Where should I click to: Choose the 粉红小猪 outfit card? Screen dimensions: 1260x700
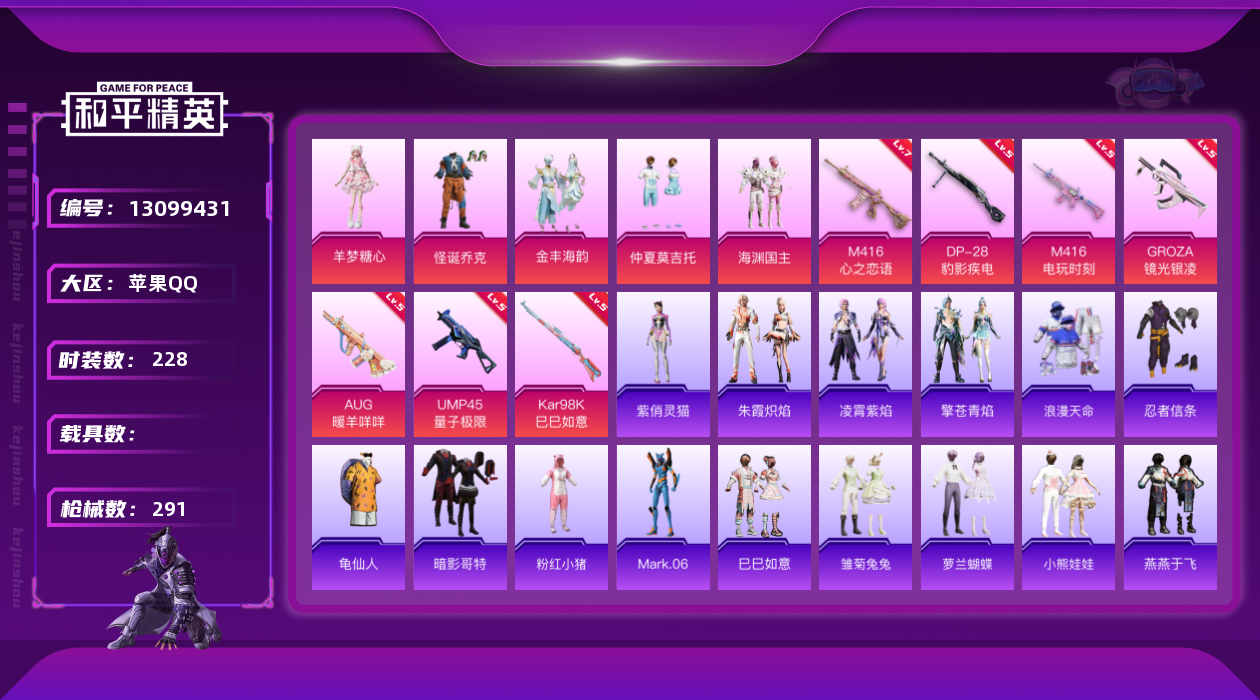[561, 517]
